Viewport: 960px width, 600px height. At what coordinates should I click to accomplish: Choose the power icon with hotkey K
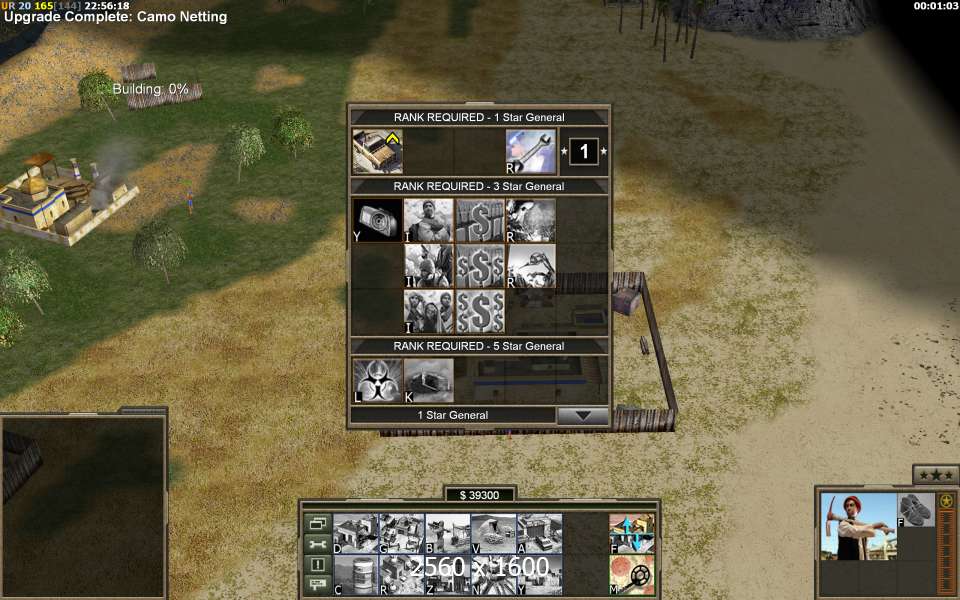[429, 381]
